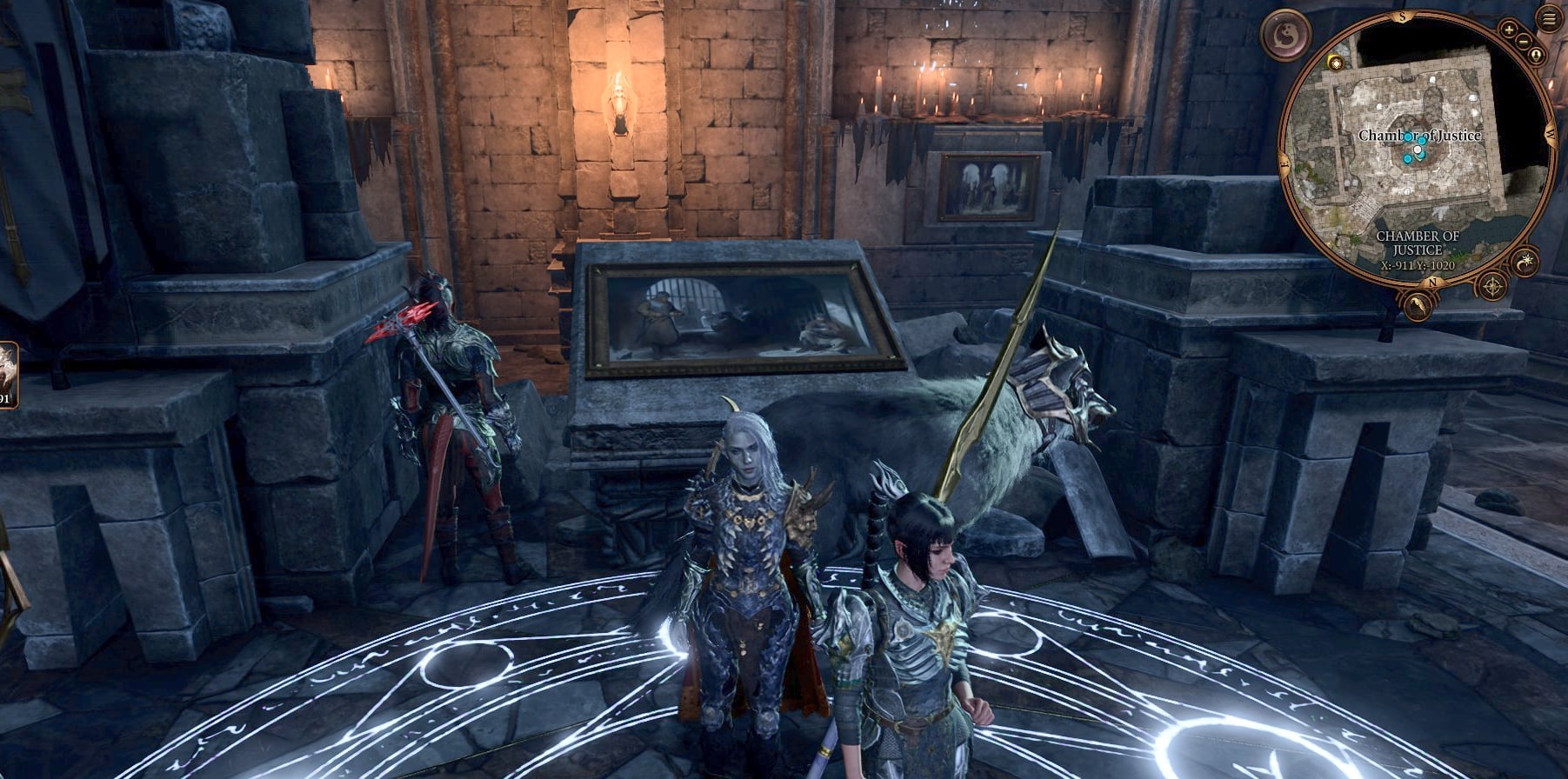Click the E cardinal marker on the minimap ring
The image size is (1568, 779).
click(1283, 163)
